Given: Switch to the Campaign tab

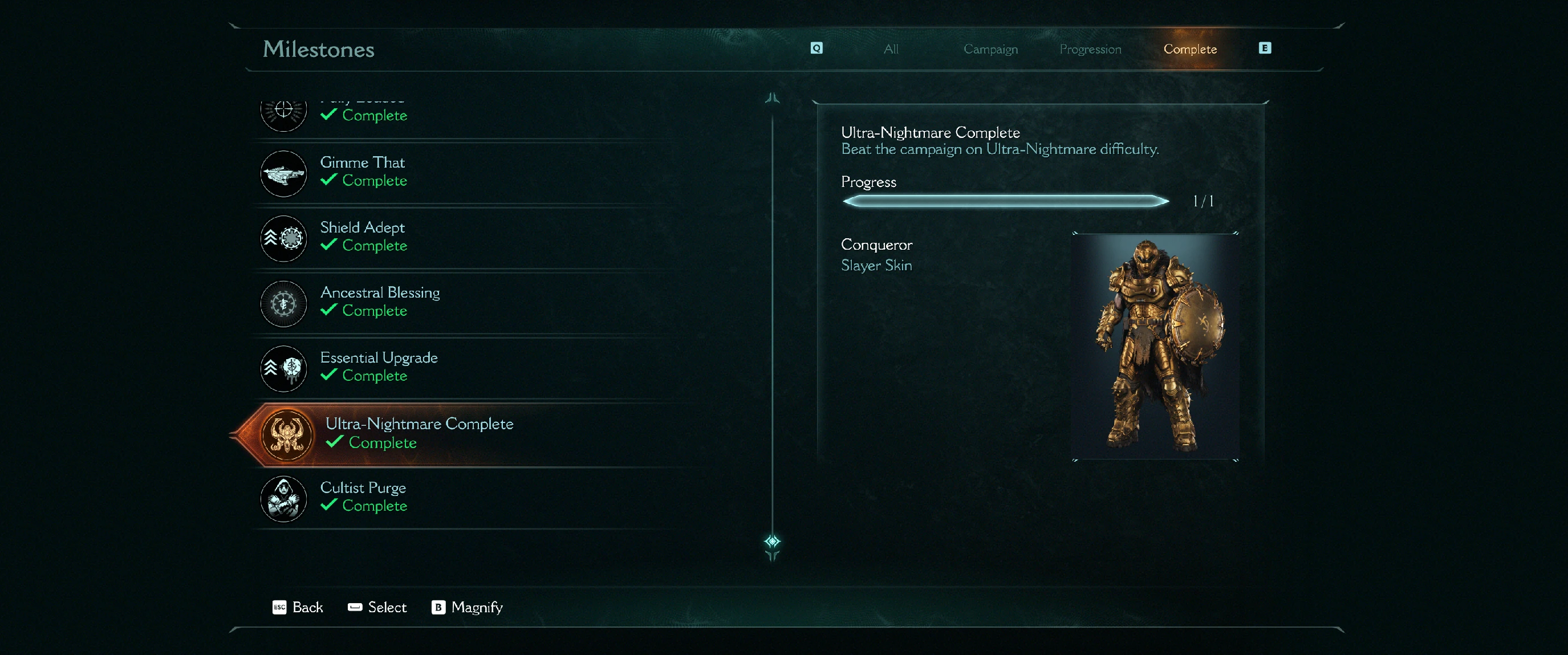Looking at the screenshot, I should point(990,49).
